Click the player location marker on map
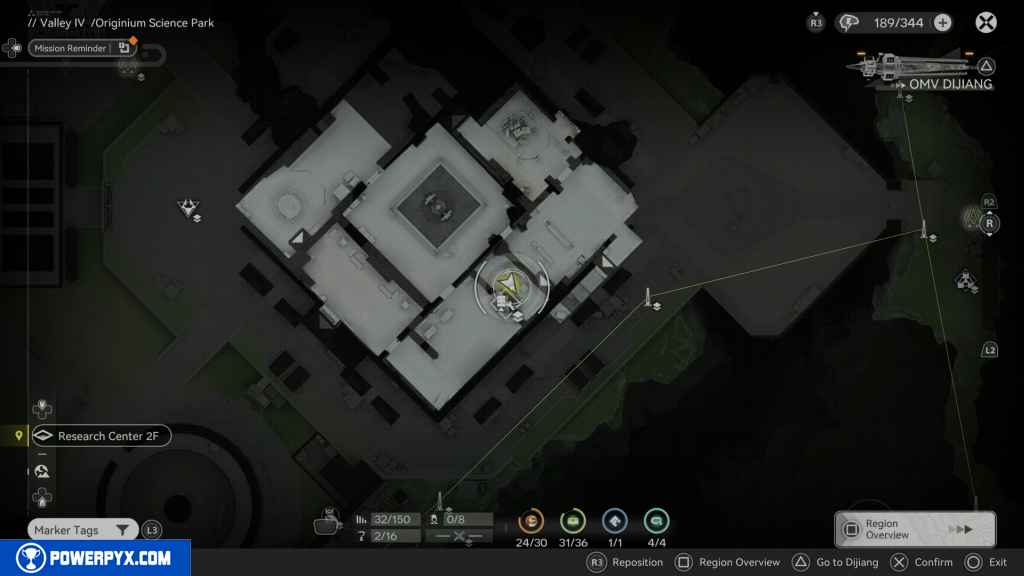This screenshot has height=576, width=1024. point(511,287)
